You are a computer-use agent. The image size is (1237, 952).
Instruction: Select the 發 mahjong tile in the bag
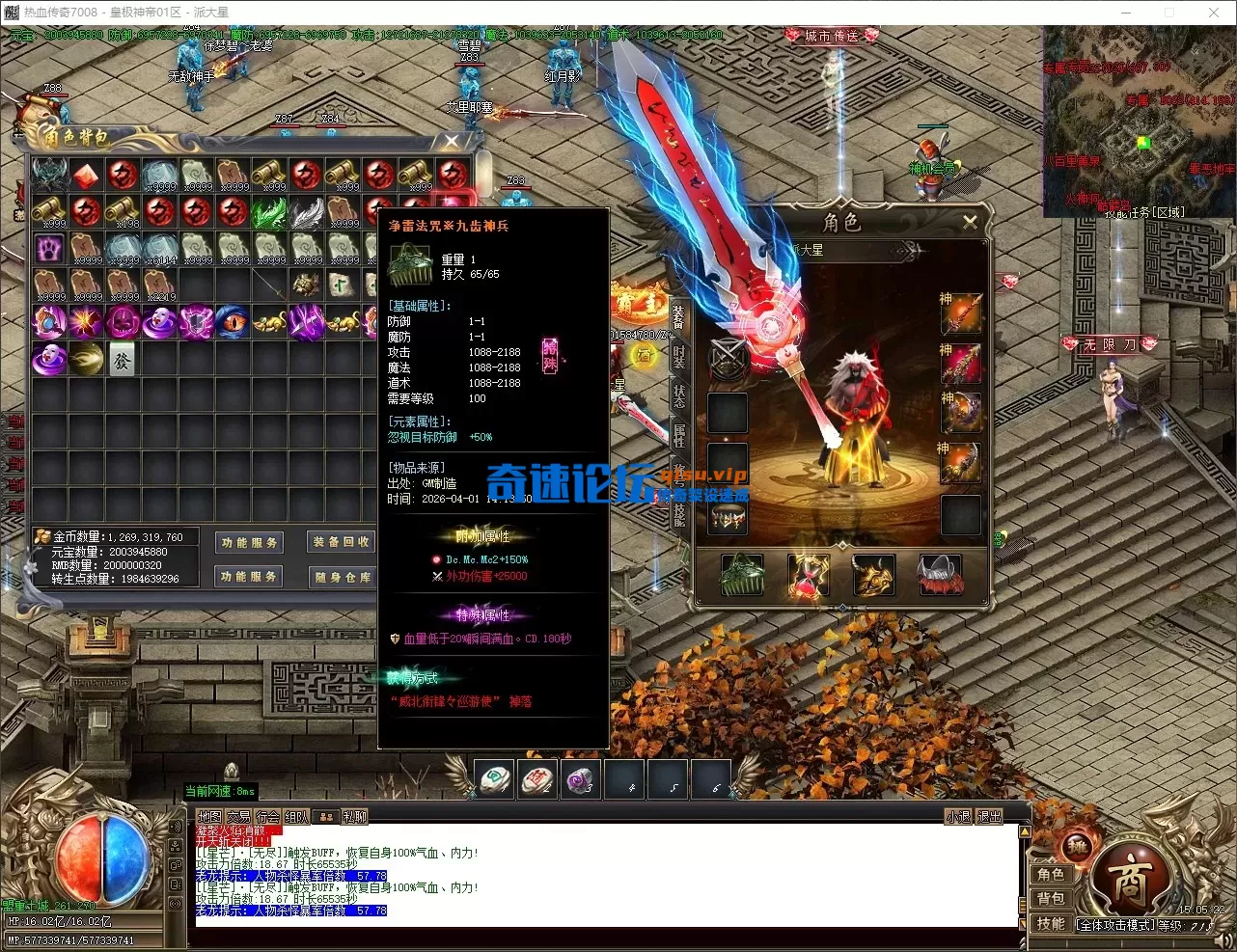[x=123, y=358]
